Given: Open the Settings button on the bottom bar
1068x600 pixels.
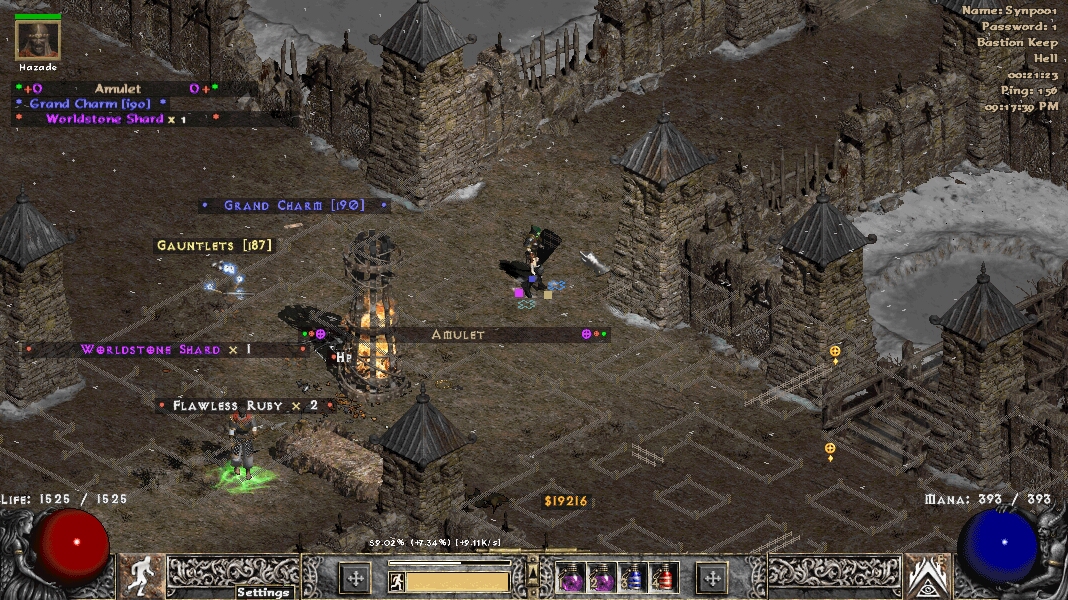Looking at the screenshot, I should pos(264,592).
